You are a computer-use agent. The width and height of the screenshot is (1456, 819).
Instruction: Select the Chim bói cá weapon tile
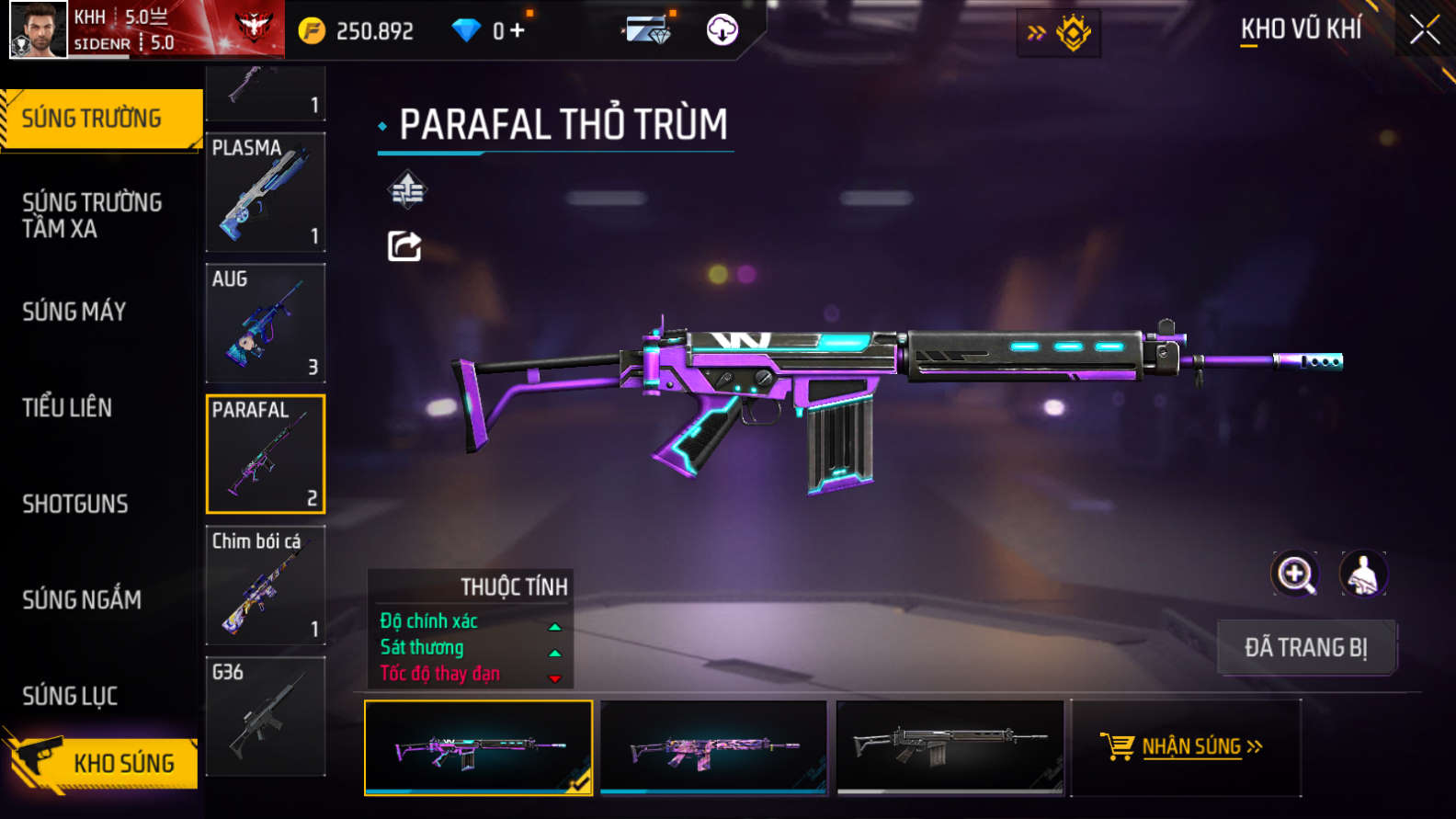tap(266, 586)
